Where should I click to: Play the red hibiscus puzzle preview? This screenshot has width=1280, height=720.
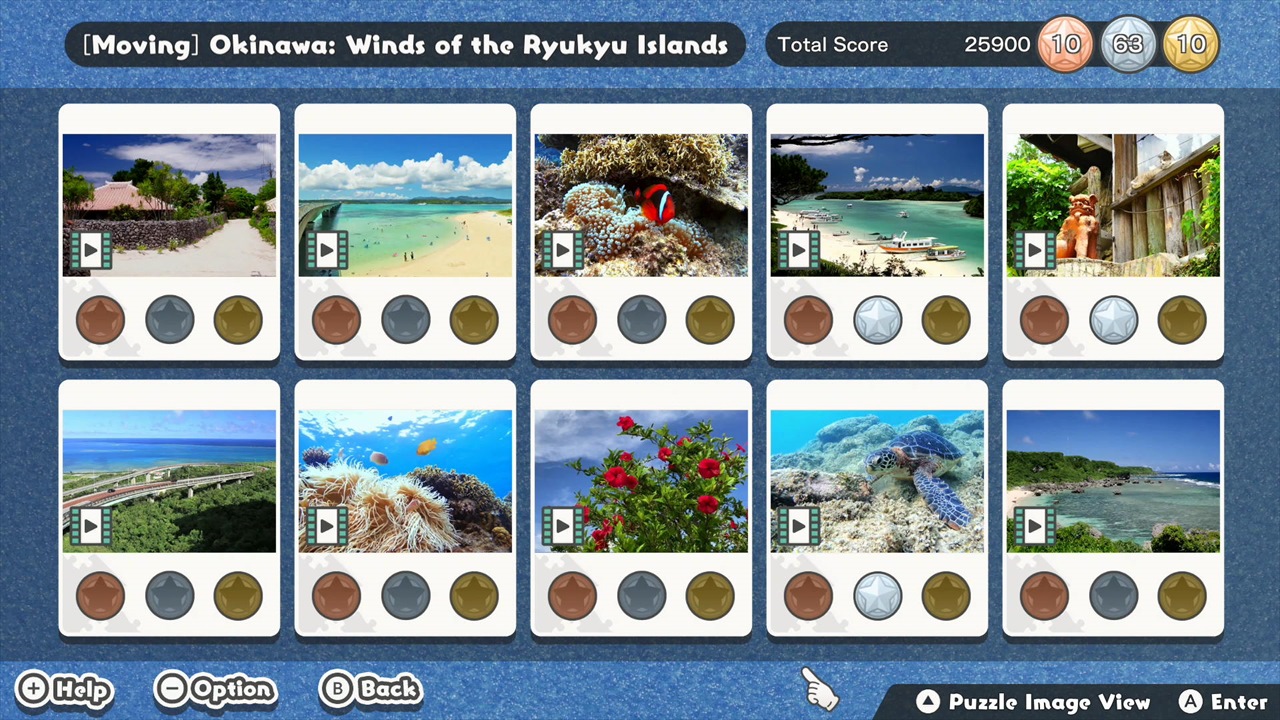pos(565,526)
